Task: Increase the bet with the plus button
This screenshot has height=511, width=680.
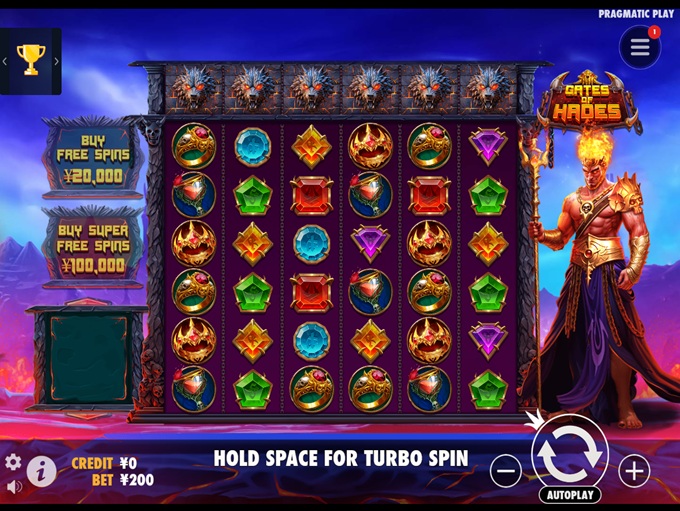Action: click(634, 470)
